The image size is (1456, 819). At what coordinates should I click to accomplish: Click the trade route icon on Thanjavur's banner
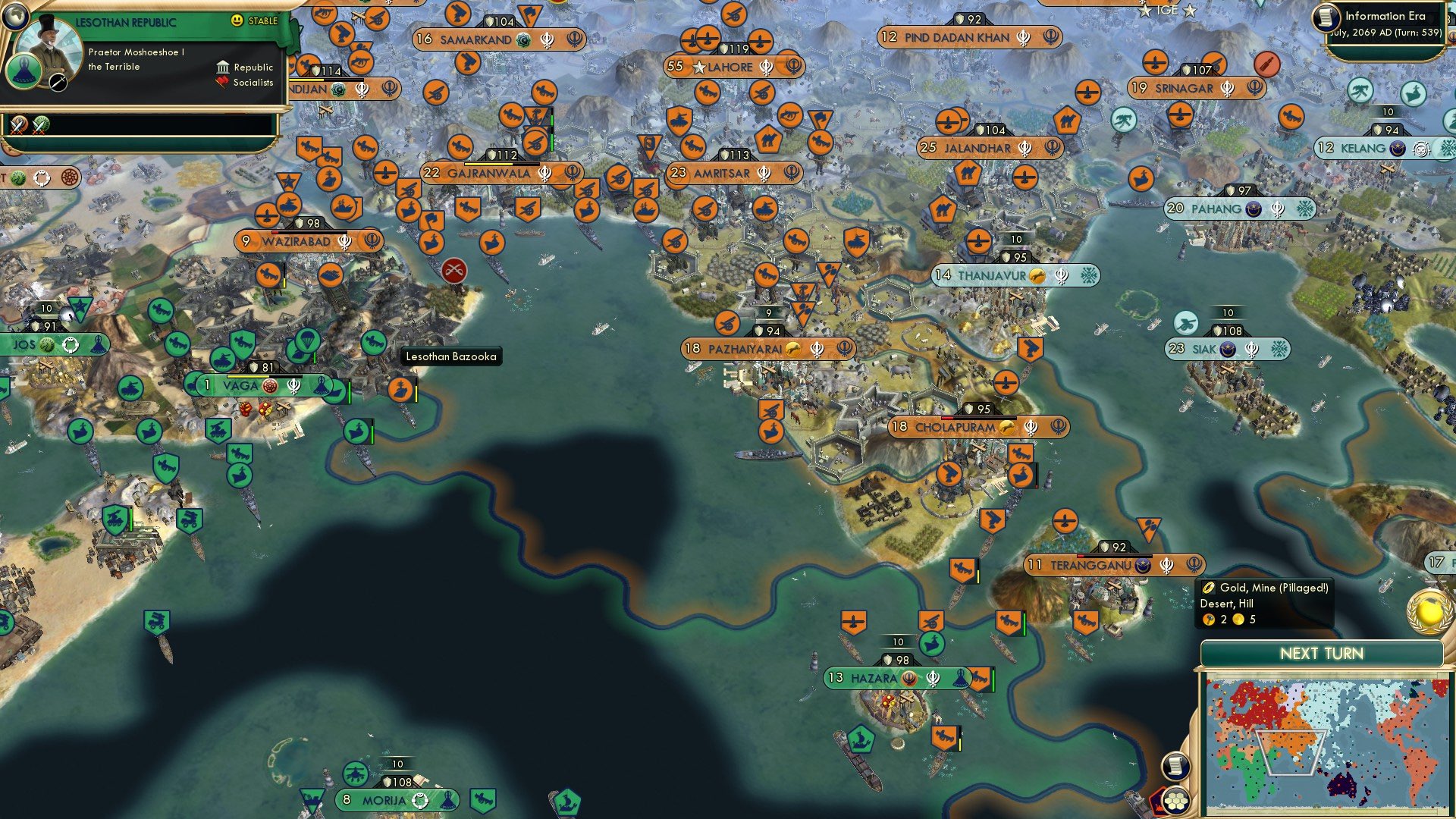(1037, 277)
